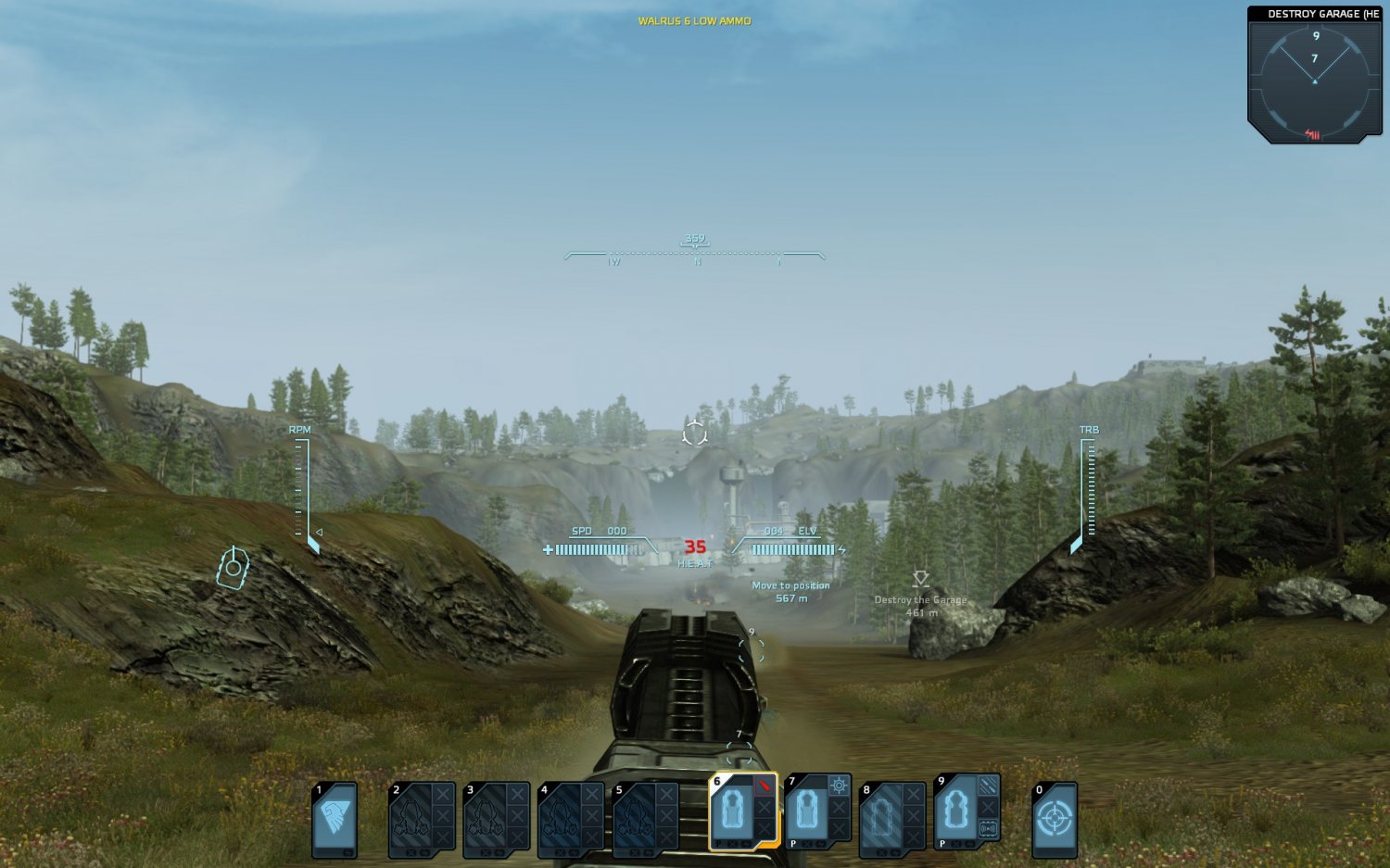Click the empty Manta icon in slot 2
The height and width of the screenshot is (868, 1390).
point(412,818)
